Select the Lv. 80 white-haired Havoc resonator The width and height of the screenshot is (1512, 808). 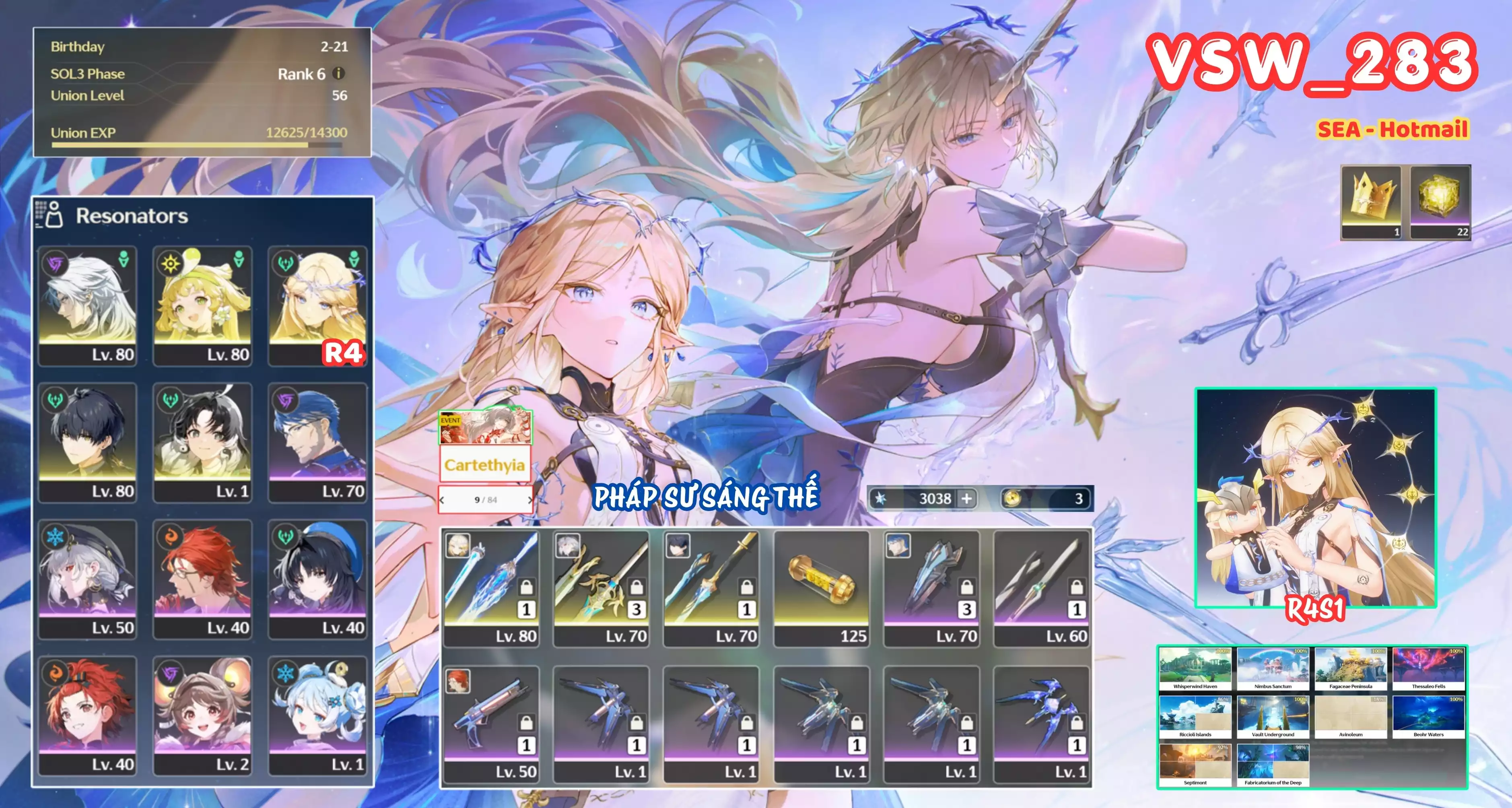point(87,305)
